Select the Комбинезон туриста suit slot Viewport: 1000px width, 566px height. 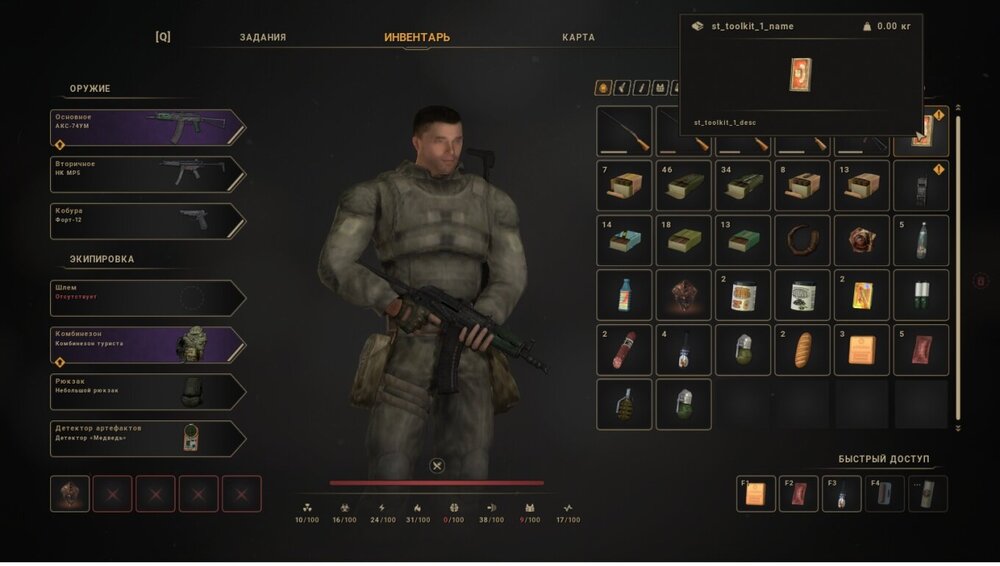[147, 345]
